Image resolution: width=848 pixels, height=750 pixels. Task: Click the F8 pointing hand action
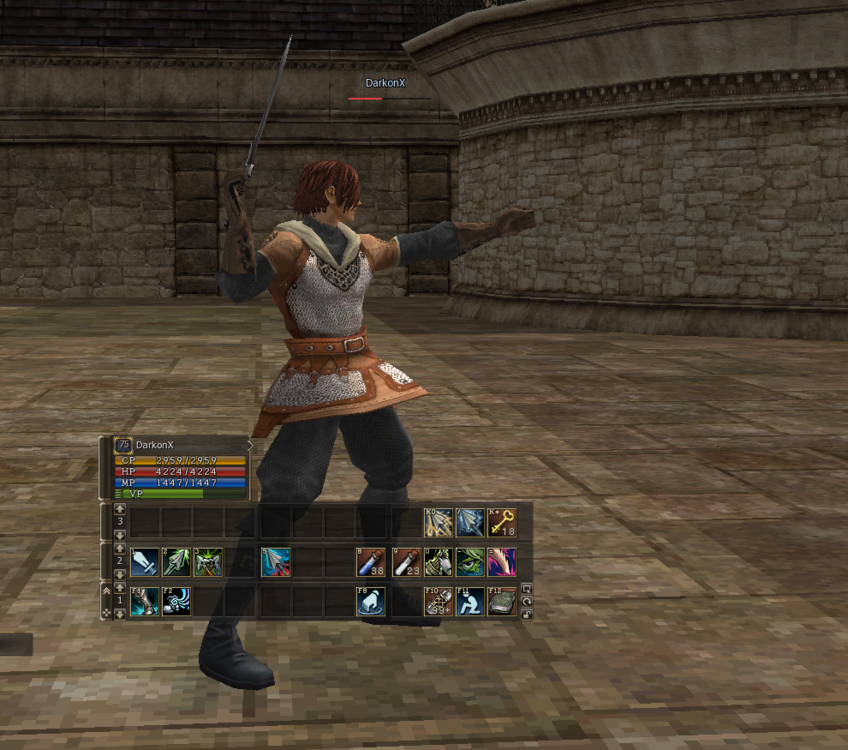(x=372, y=601)
